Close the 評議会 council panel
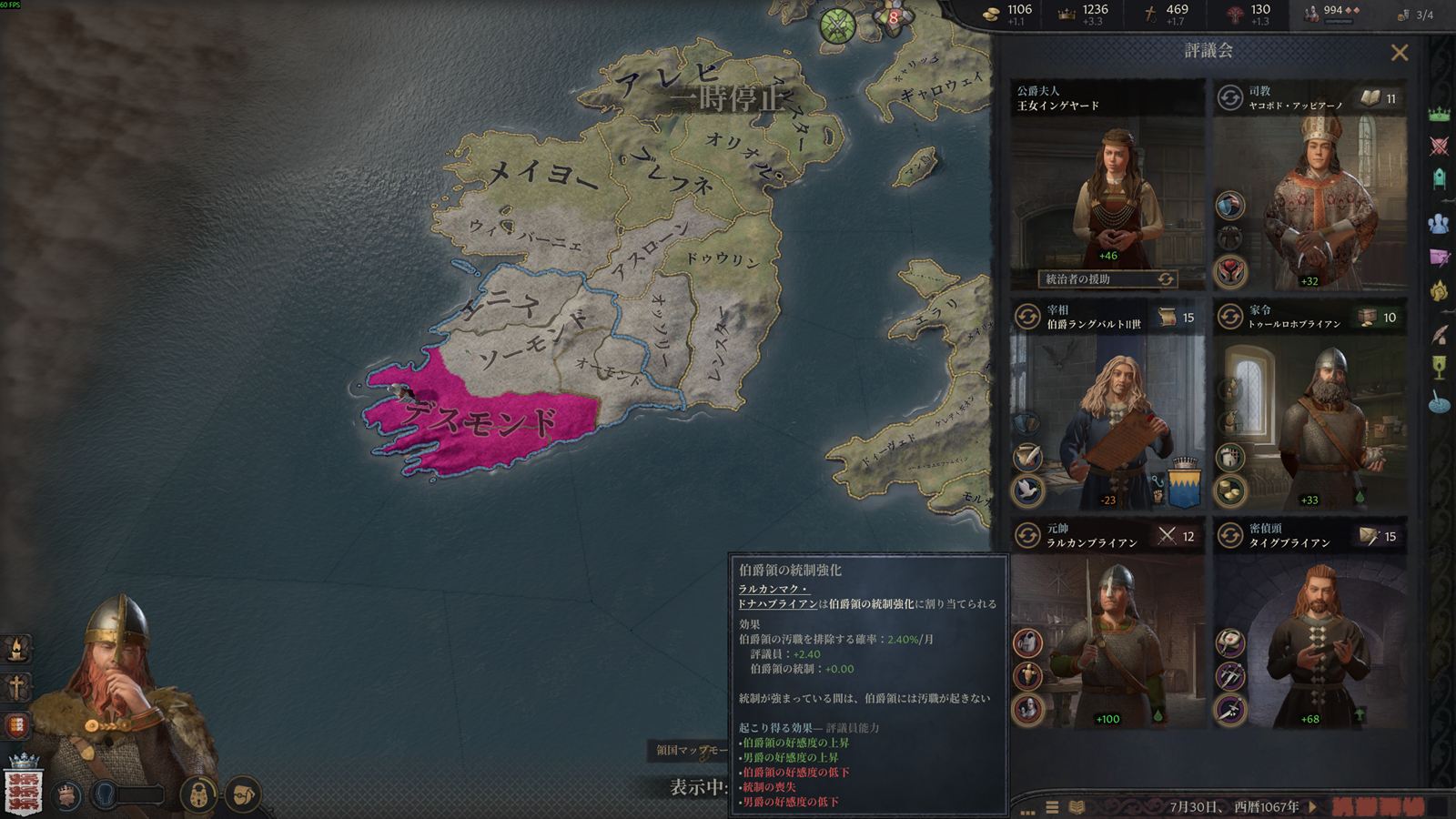Viewport: 1456px width, 819px height. pos(1400,53)
